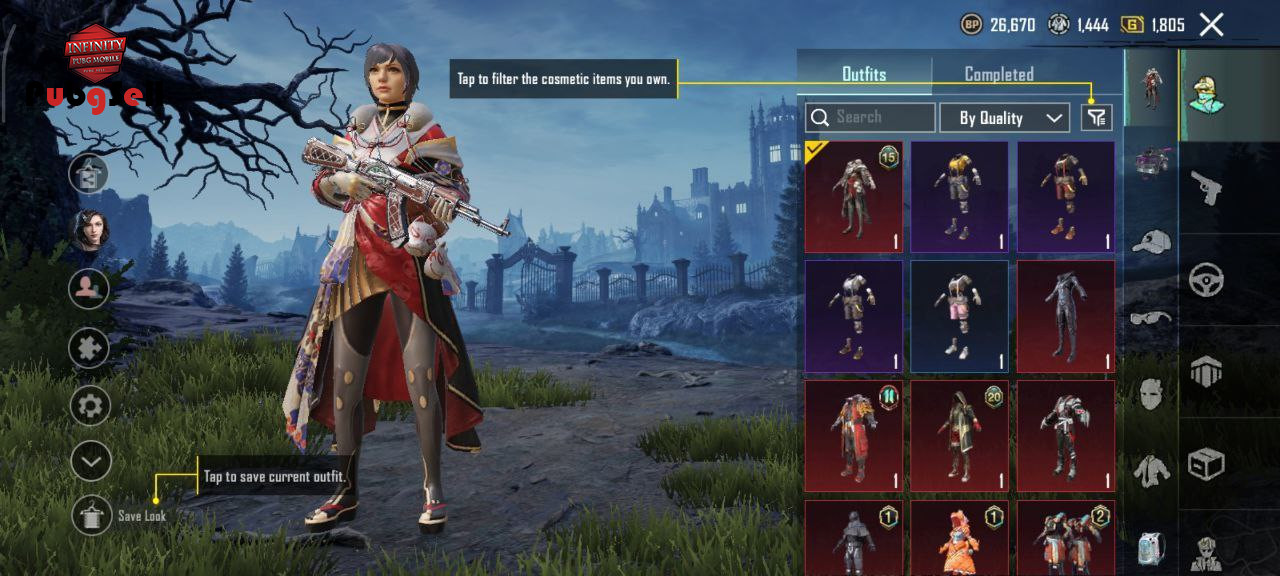This screenshot has width=1280, height=576.
Task: Select the Outfits tab
Action: pos(864,74)
